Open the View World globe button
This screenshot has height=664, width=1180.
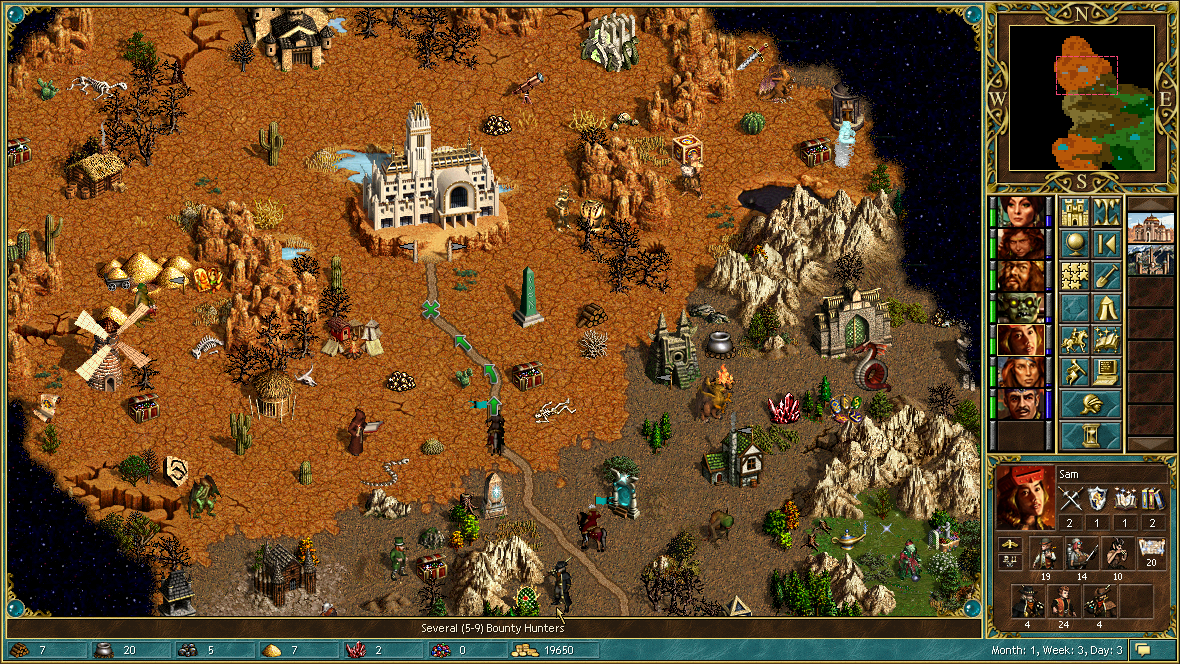[1074, 244]
